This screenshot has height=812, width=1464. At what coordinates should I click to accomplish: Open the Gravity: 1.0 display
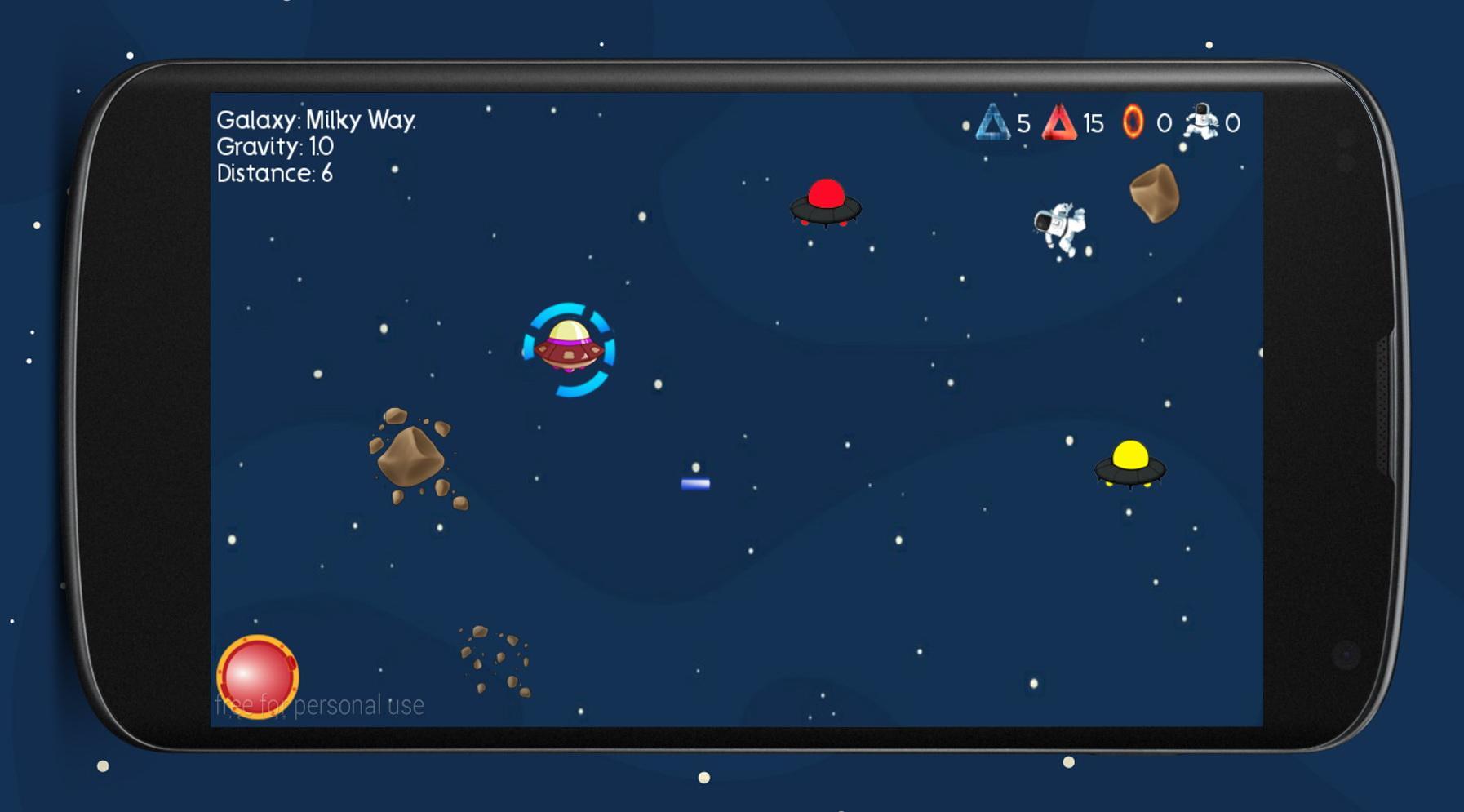tap(274, 148)
